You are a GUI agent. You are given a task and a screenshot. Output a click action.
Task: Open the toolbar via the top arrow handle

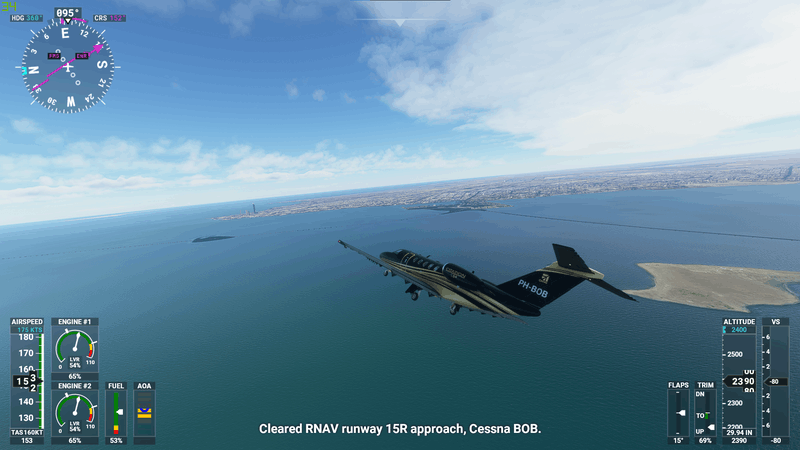pyautogui.click(x=400, y=21)
